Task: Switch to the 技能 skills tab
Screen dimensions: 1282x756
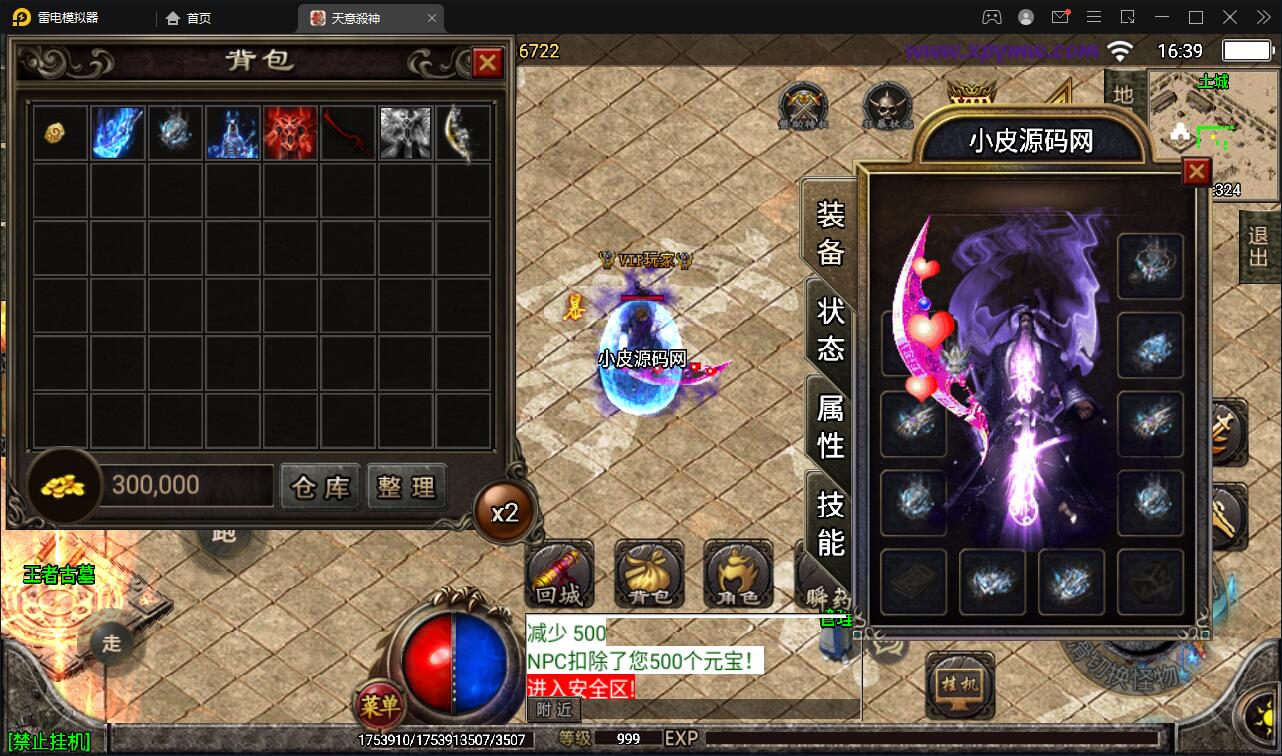Action: pos(828,516)
